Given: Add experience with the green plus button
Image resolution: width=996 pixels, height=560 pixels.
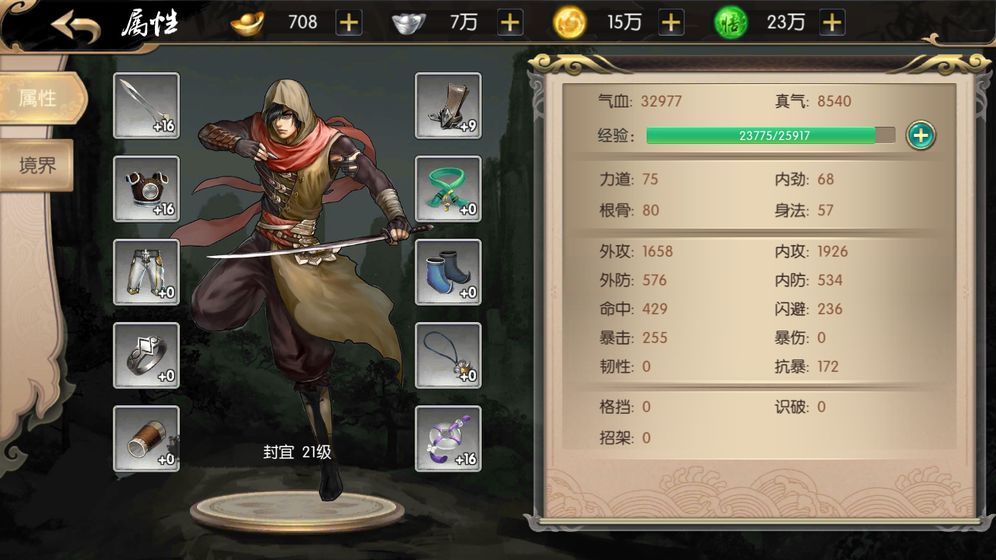Looking at the screenshot, I should [921, 135].
